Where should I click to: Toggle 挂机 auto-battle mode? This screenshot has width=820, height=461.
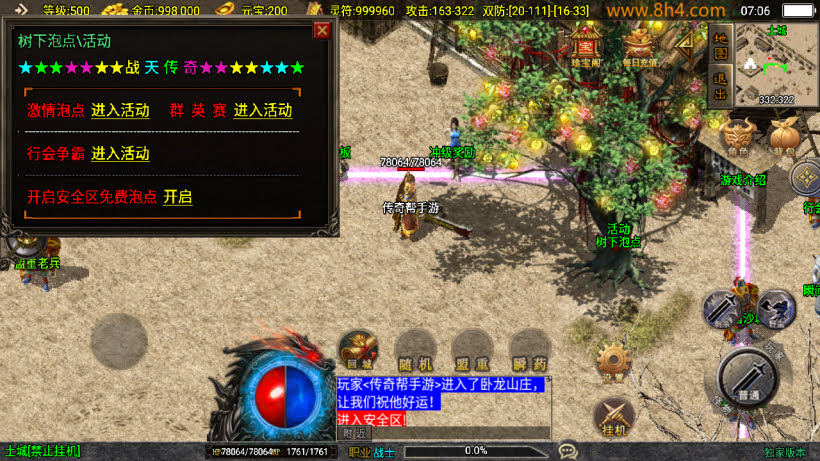[x=613, y=416]
